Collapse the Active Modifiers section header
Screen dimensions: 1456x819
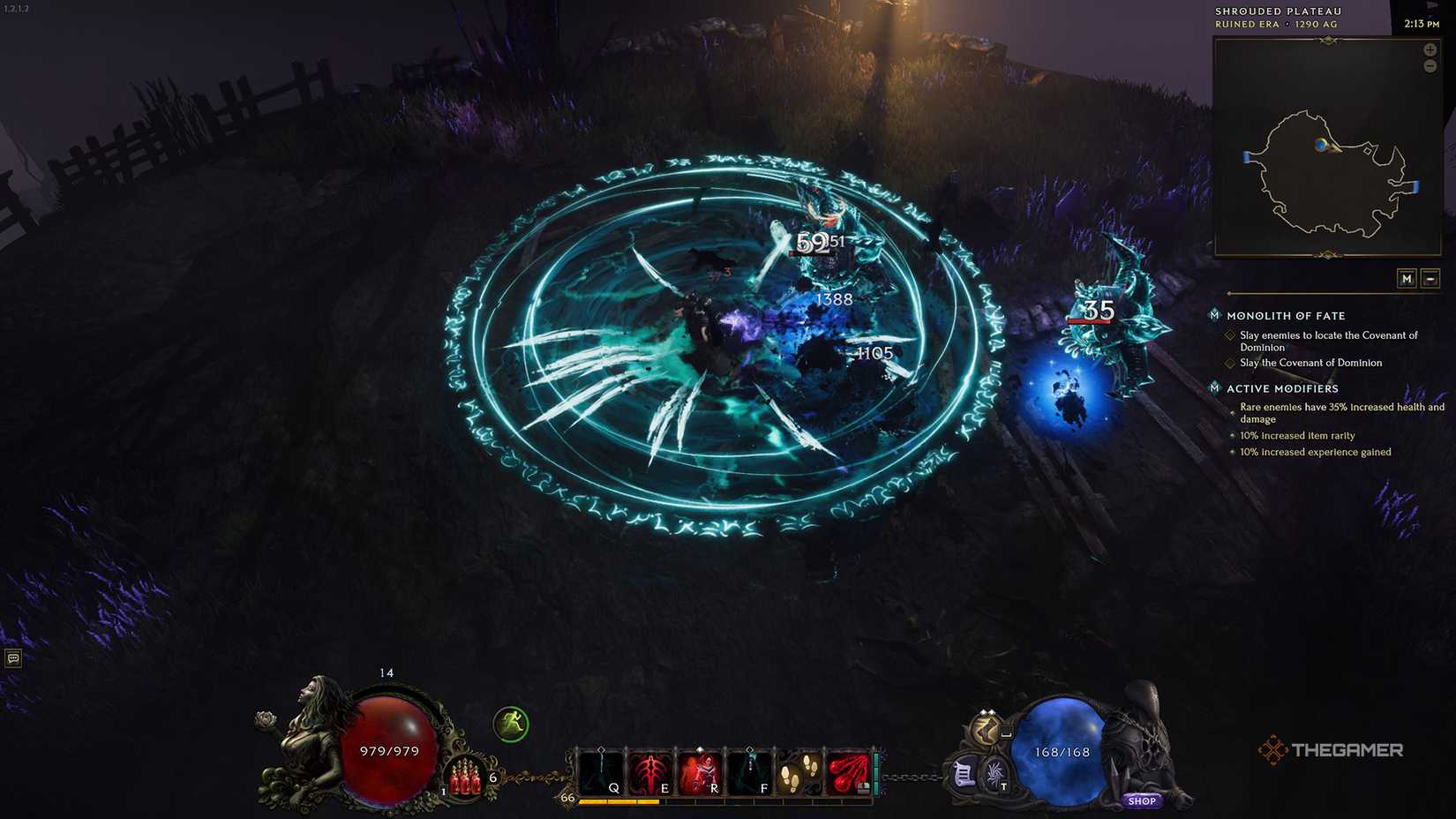coord(1281,388)
